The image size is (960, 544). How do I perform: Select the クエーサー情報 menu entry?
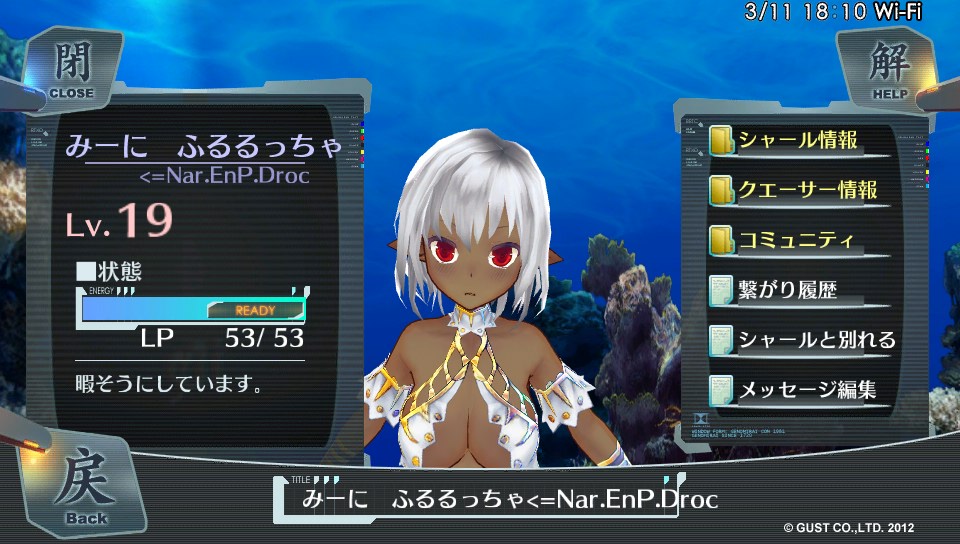point(798,190)
